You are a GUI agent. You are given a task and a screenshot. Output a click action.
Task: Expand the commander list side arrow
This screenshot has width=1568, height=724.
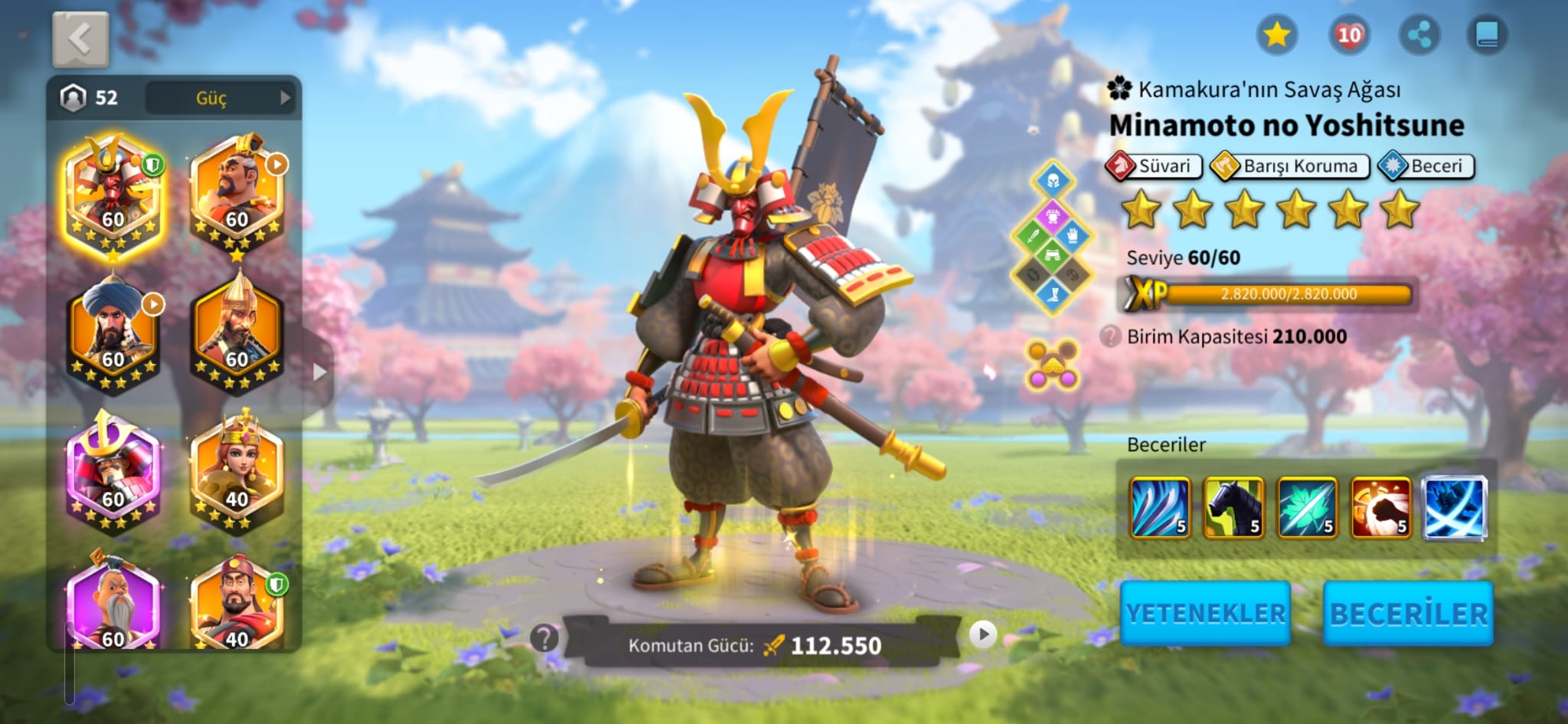pyautogui.click(x=319, y=372)
